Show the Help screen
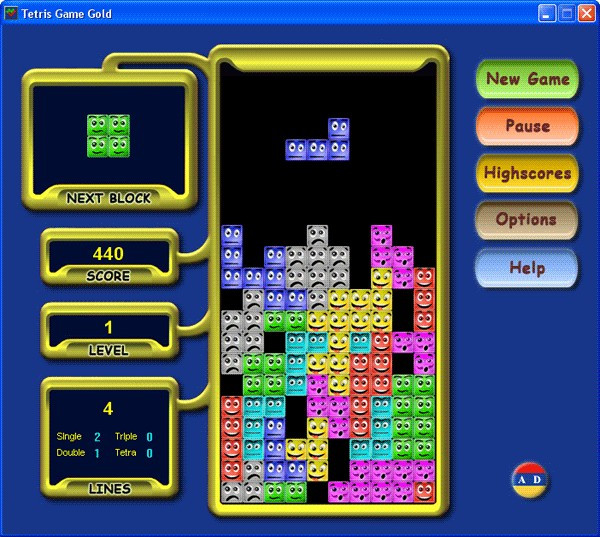This screenshot has width=600, height=537. [527, 267]
